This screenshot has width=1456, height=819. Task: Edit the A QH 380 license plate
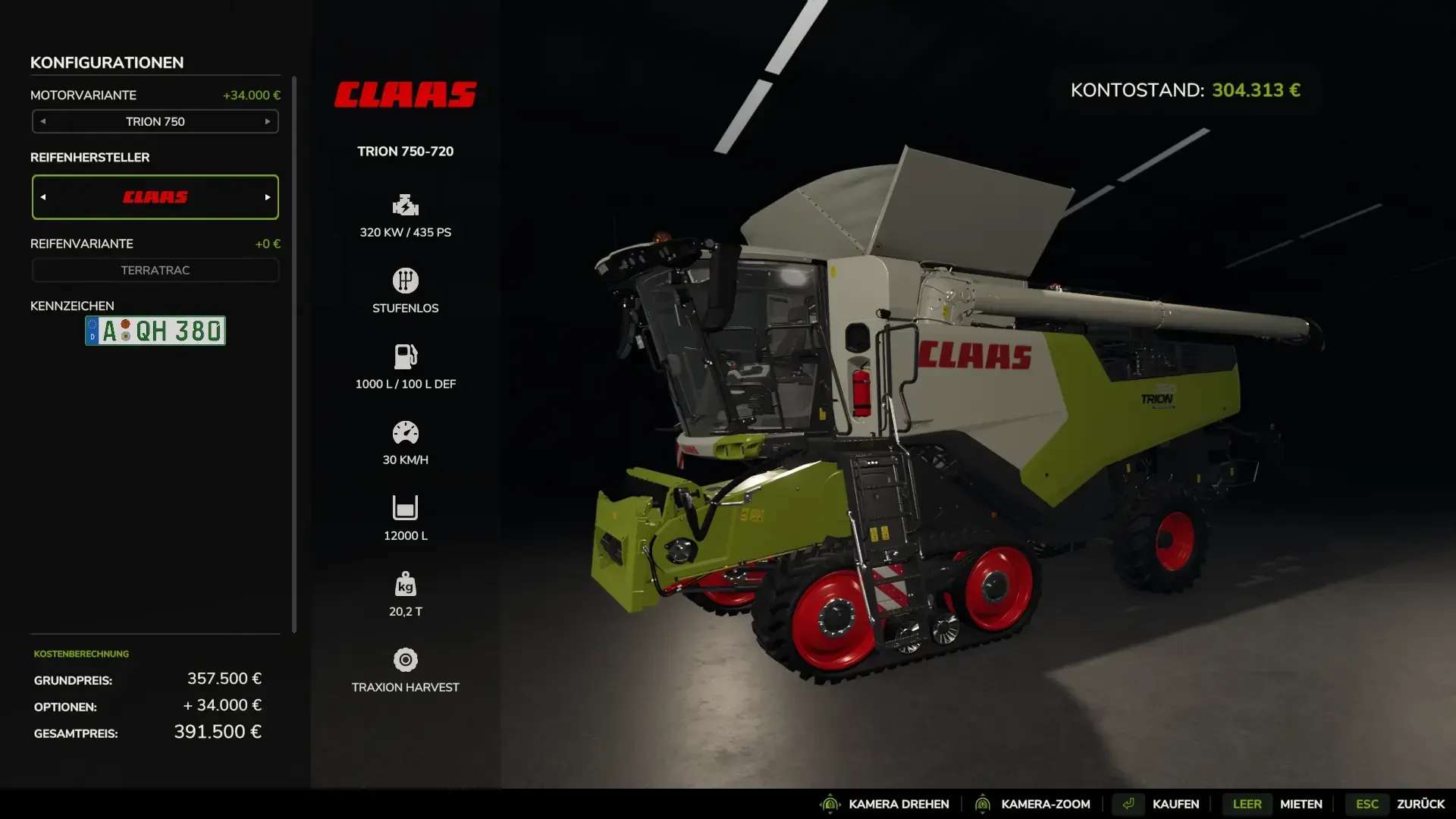[x=155, y=331]
